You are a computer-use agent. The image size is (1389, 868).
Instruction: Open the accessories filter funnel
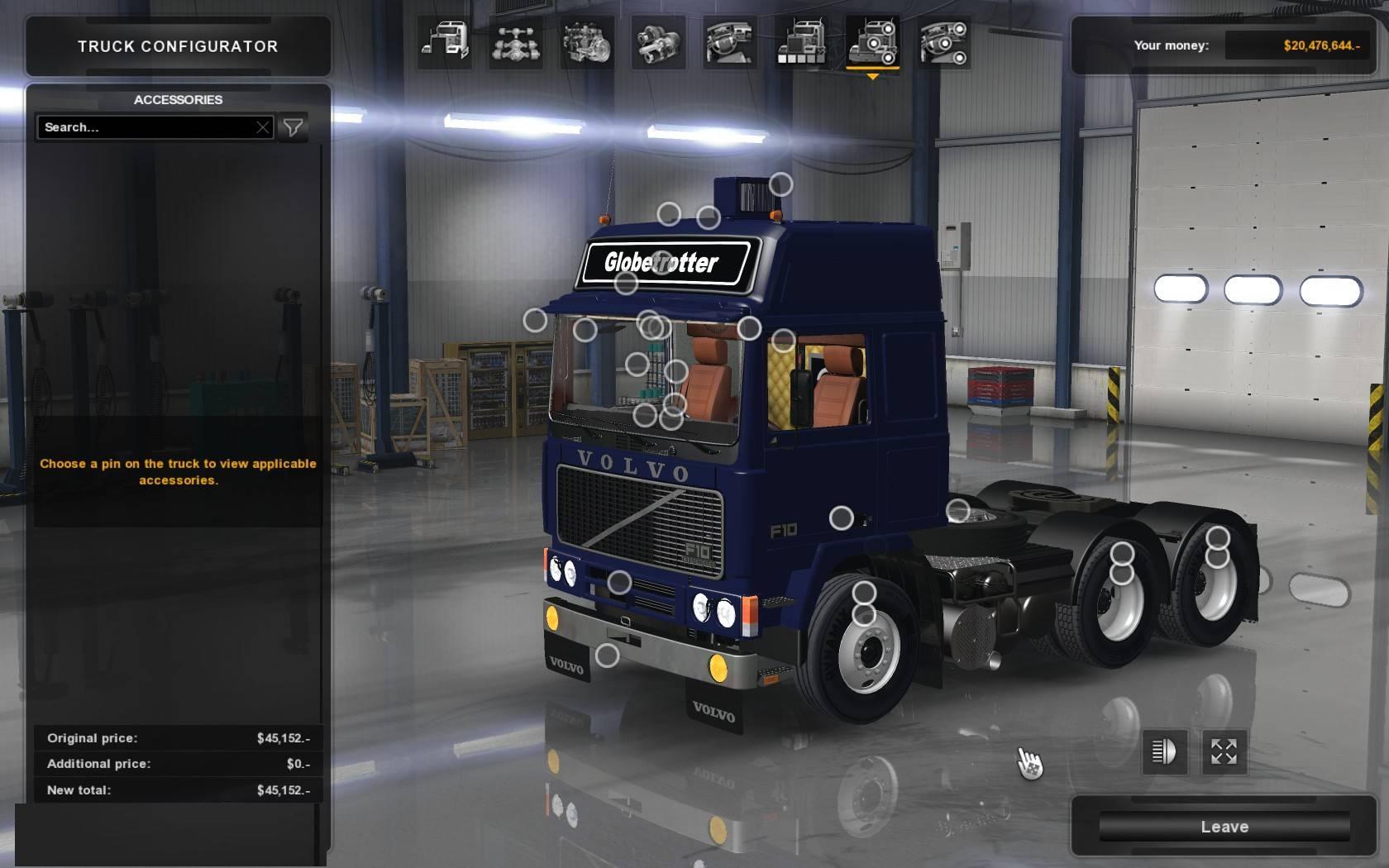[293, 127]
